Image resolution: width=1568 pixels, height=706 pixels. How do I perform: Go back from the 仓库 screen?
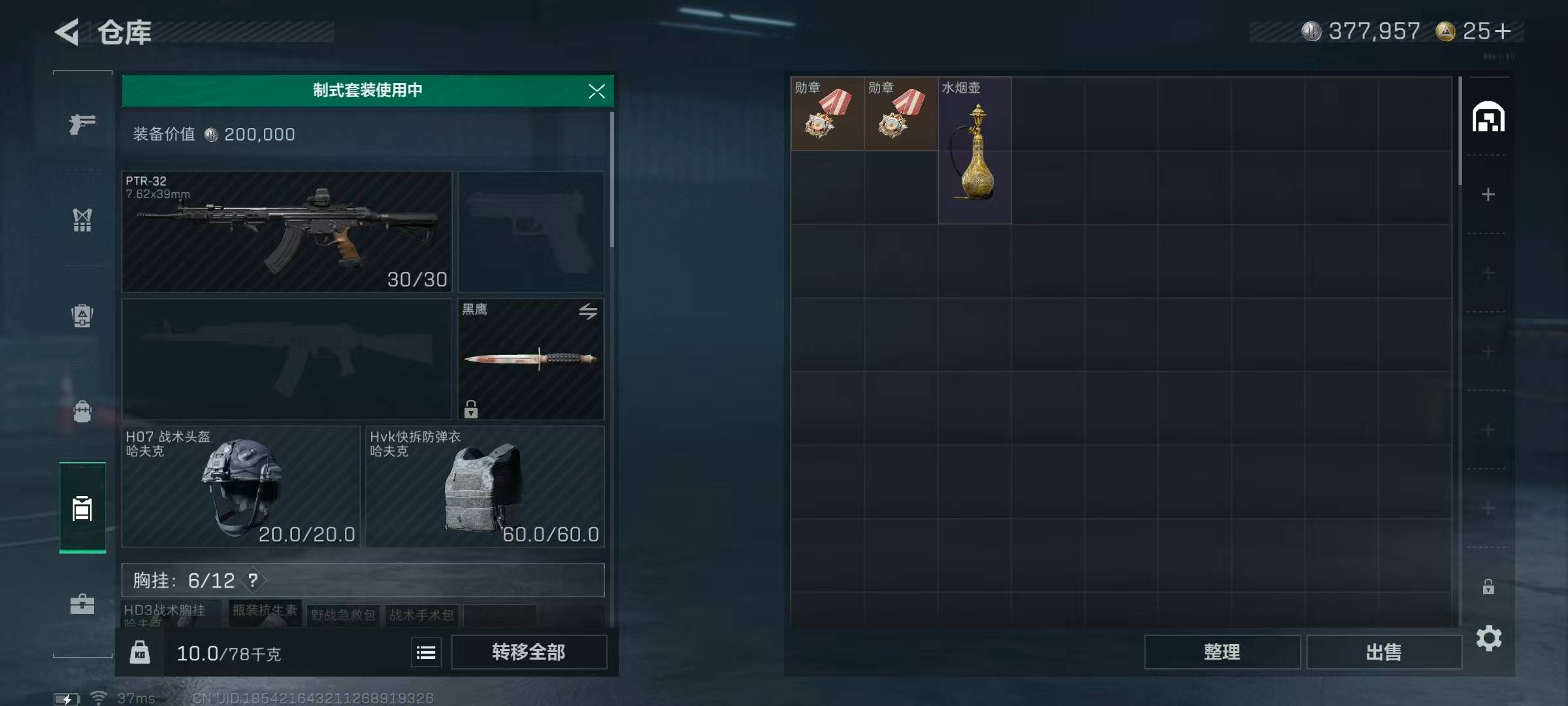67,32
